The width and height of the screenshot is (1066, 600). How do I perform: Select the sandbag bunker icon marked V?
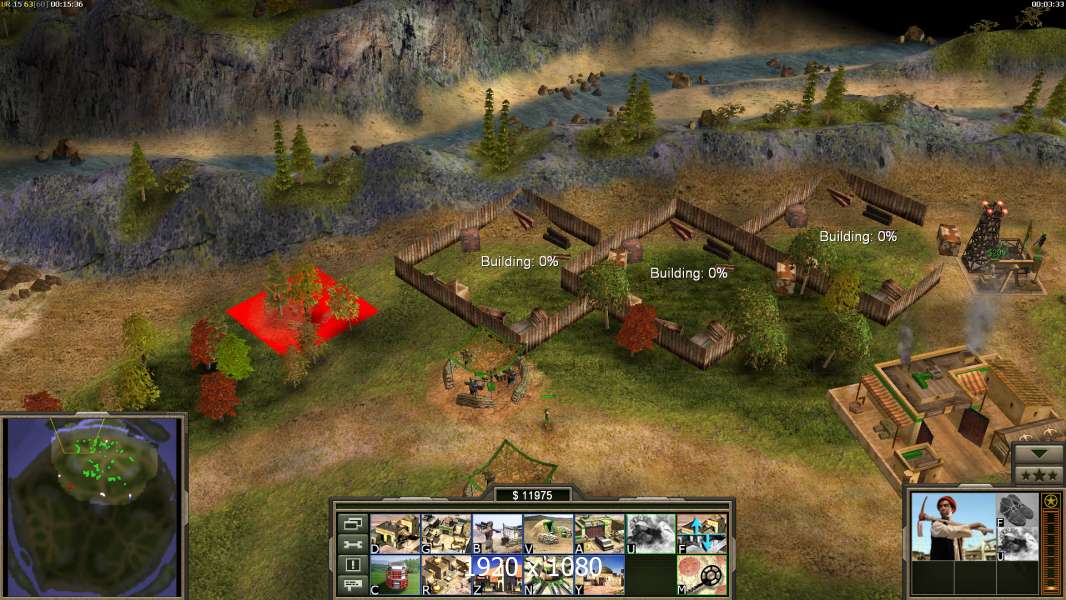coord(548,533)
